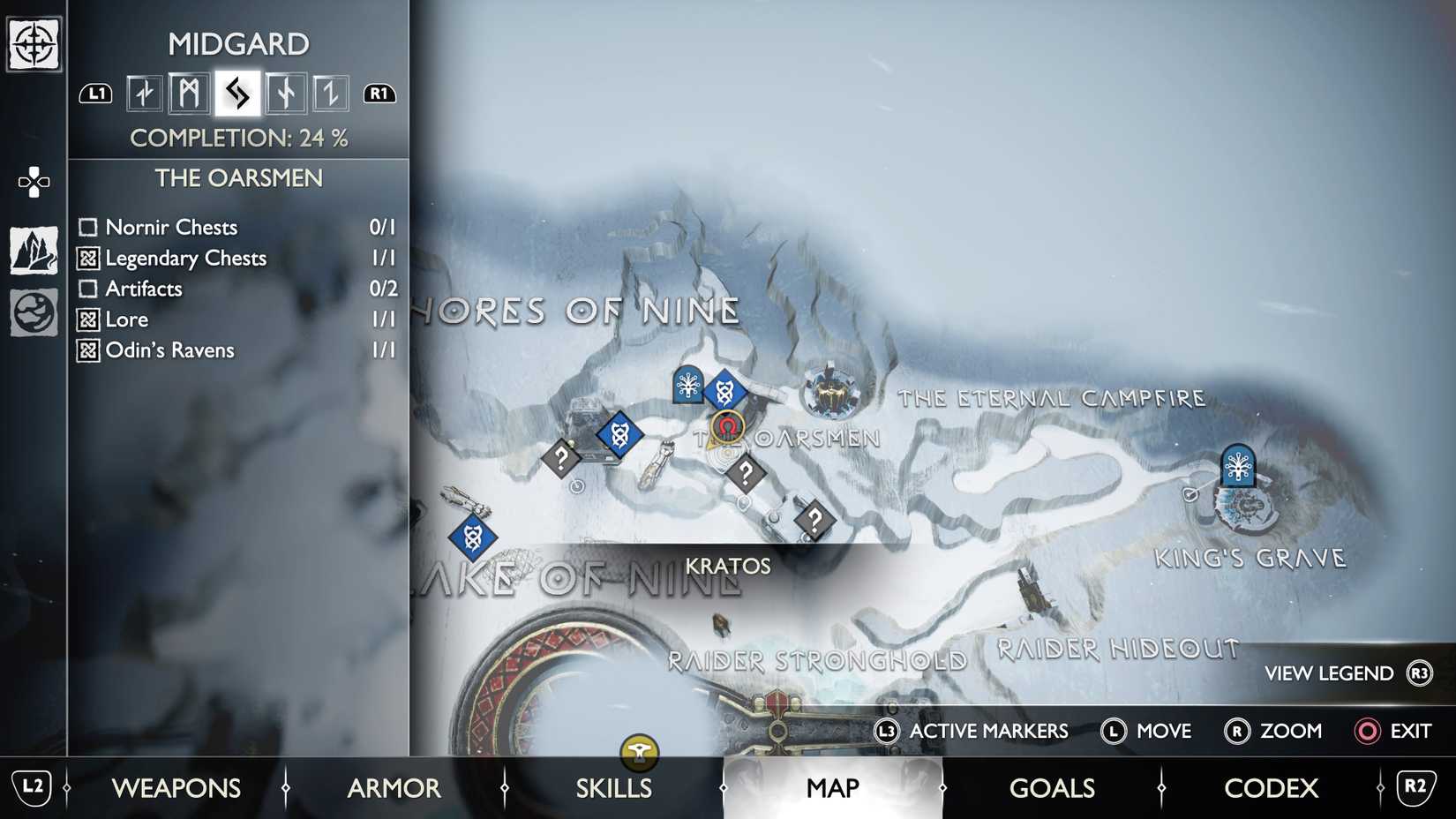Select the mystic gateway marker near The Oarsmen
The image size is (1456, 819).
click(x=687, y=385)
